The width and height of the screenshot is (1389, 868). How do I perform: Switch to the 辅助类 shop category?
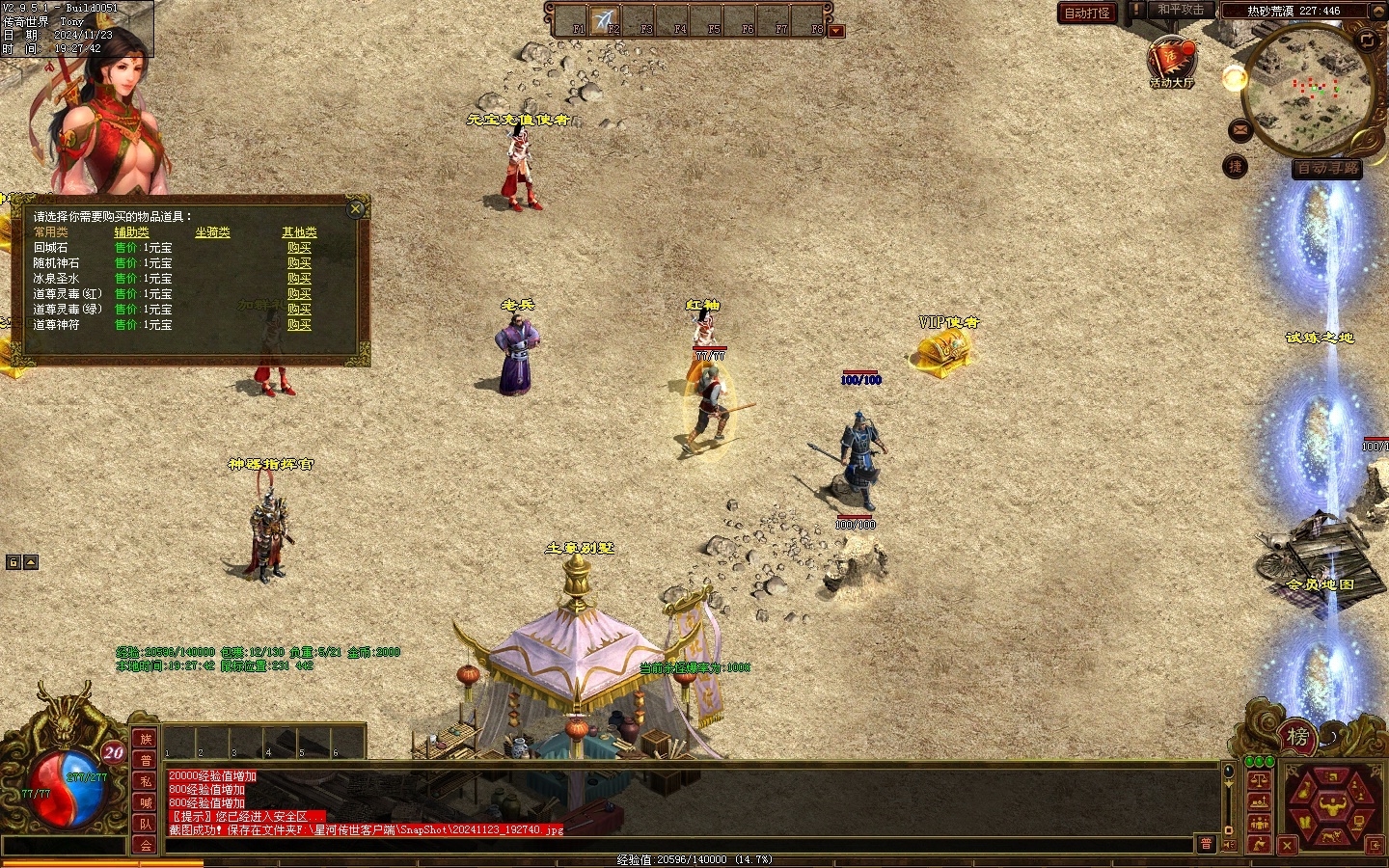click(x=132, y=232)
